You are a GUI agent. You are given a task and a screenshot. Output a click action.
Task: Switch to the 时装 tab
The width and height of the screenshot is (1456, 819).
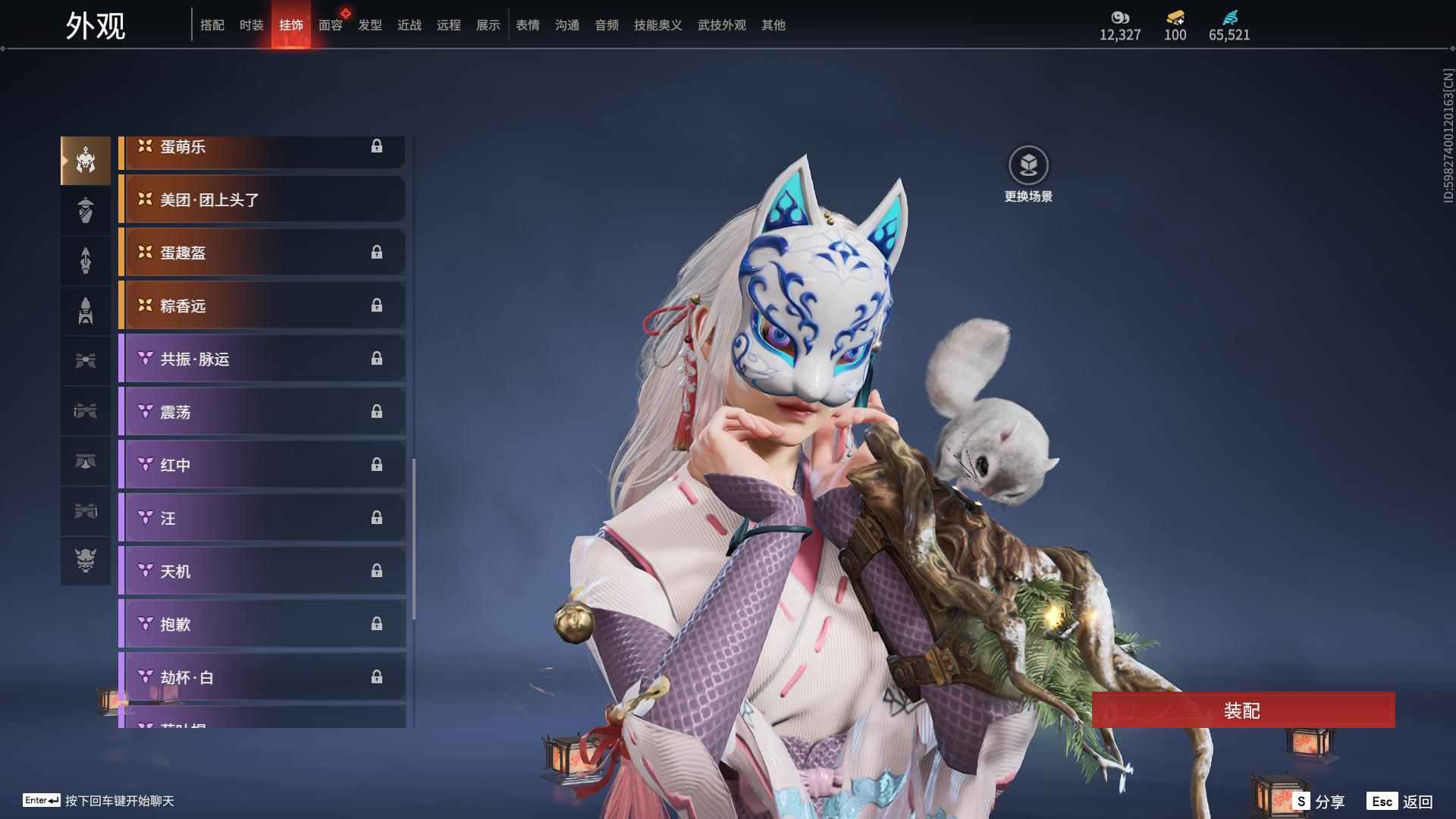[251, 25]
